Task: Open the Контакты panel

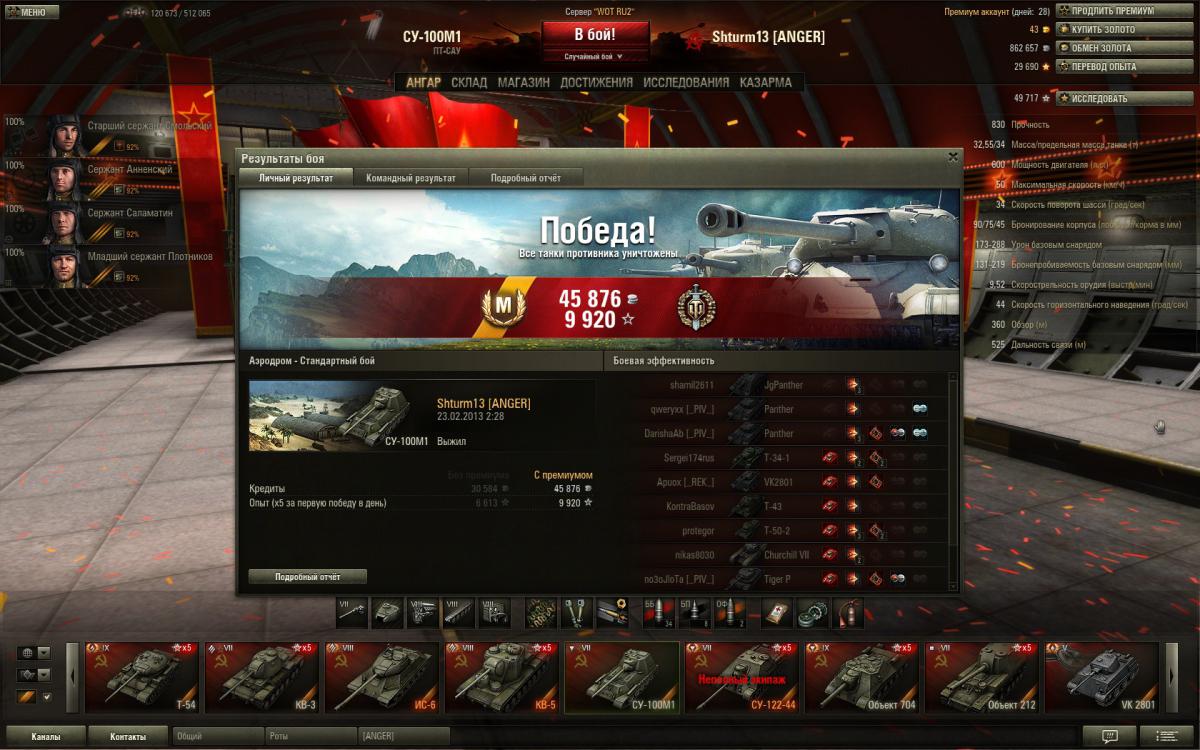Action: tap(127, 737)
